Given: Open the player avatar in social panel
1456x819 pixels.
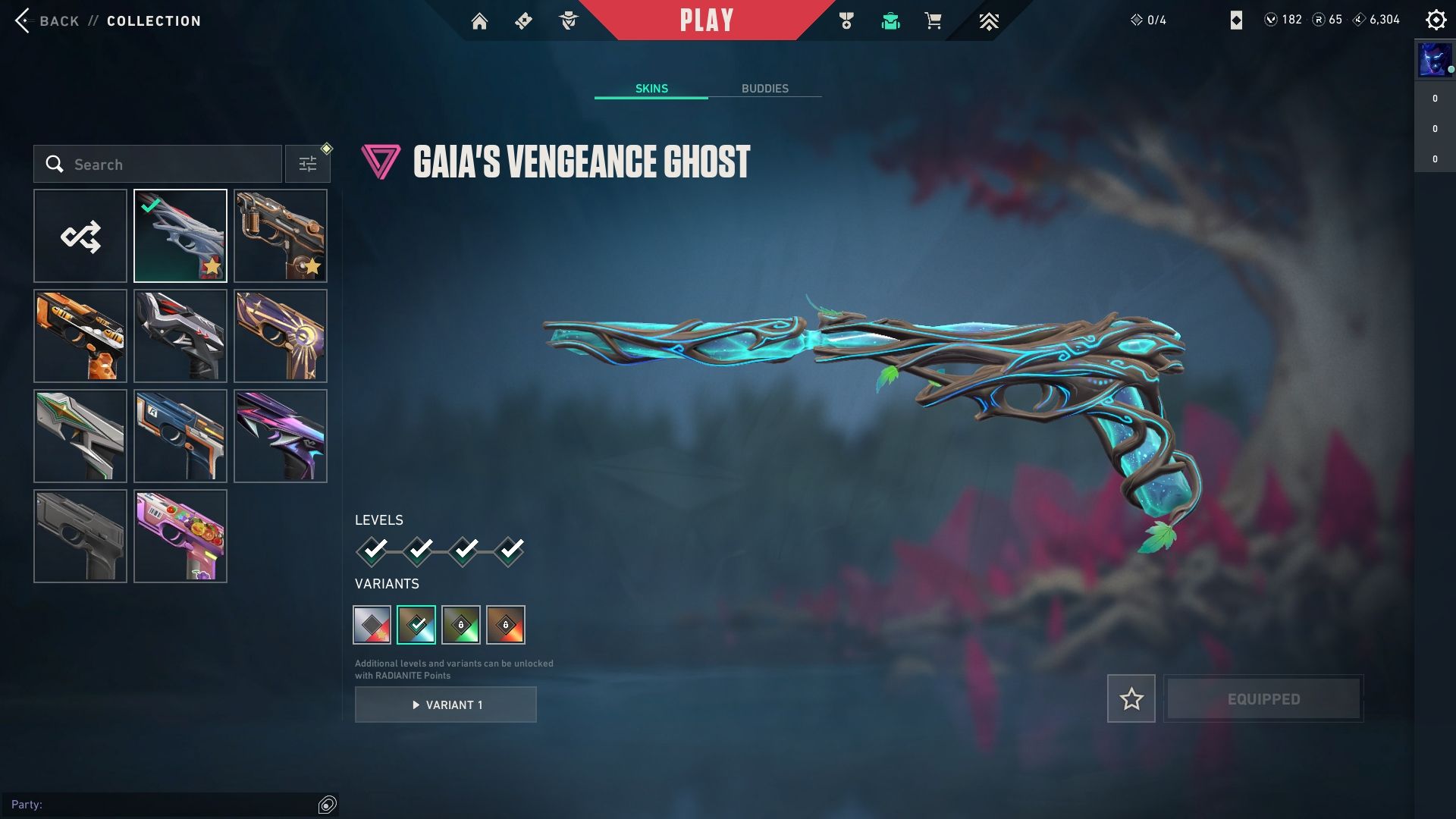Looking at the screenshot, I should (x=1434, y=61).
